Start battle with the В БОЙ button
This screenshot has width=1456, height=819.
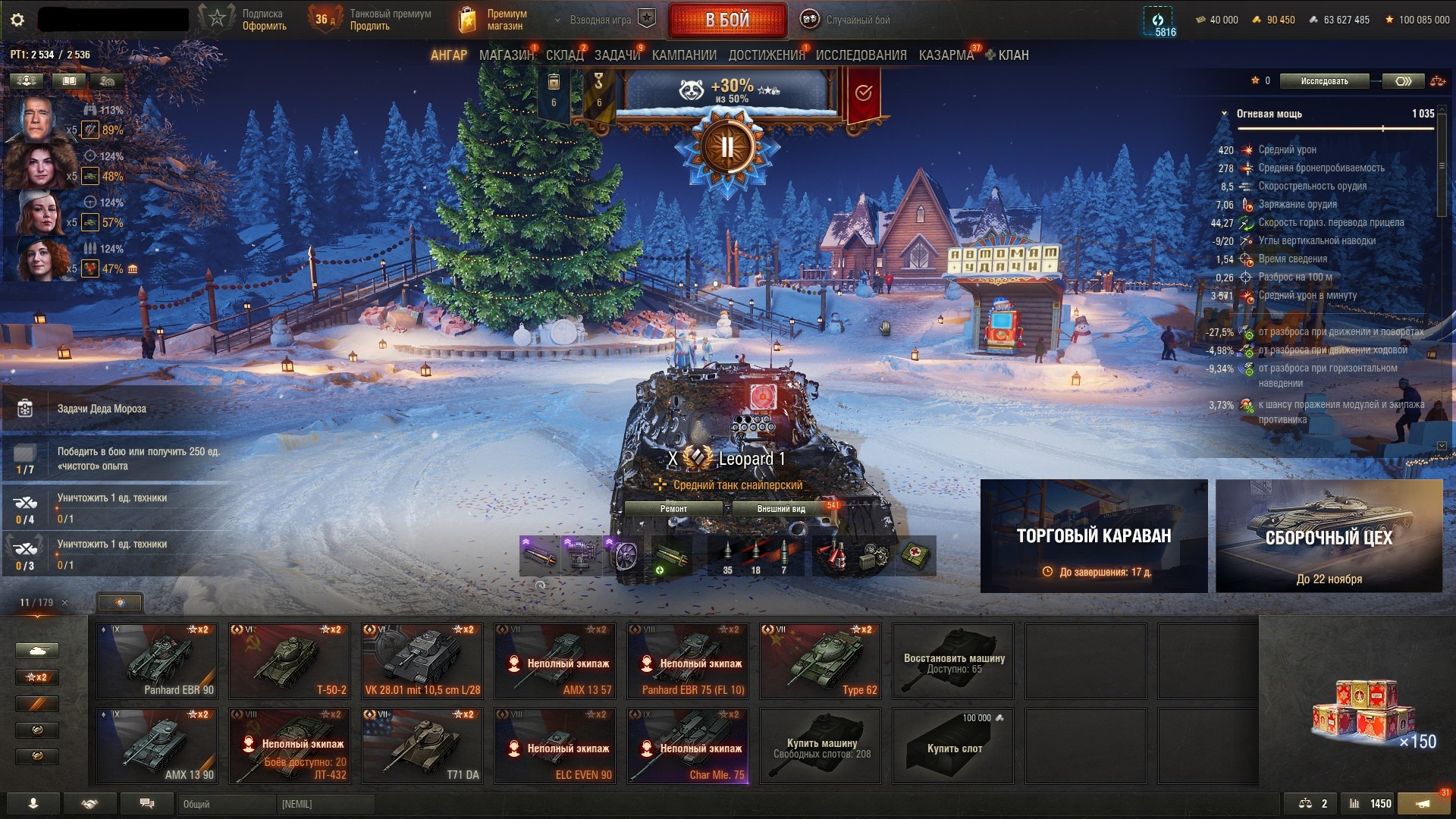[x=726, y=20]
